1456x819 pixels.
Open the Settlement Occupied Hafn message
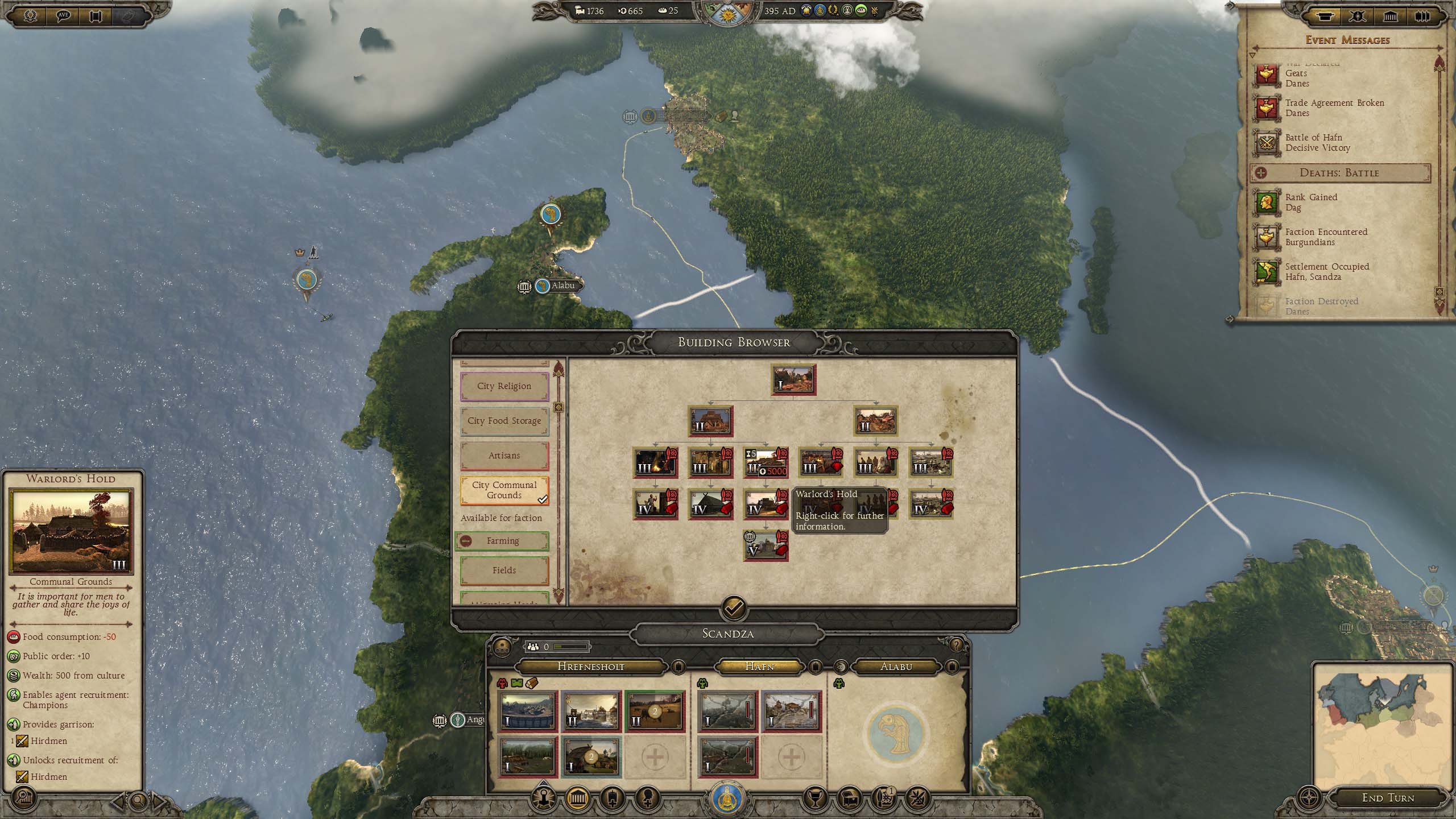tap(1326, 272)
